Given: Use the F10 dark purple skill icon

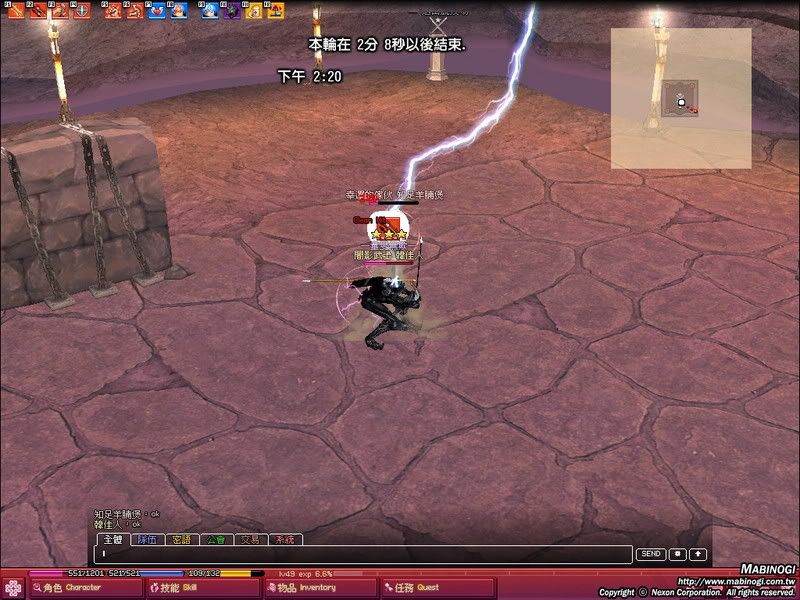Looking at the screenshot, I should [x=231, y=10].
